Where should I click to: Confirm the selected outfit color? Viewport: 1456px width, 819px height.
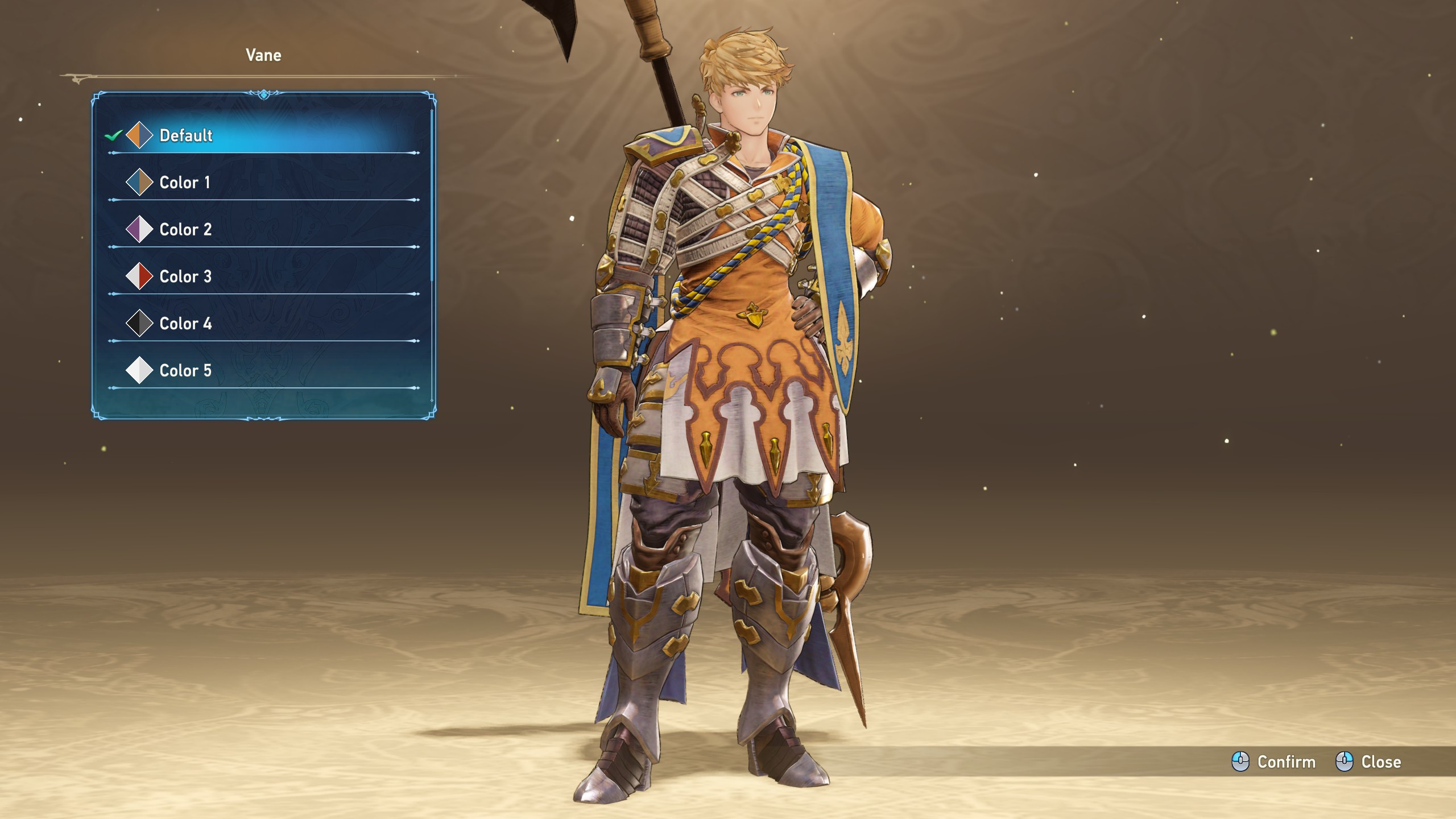point(1274,762)
